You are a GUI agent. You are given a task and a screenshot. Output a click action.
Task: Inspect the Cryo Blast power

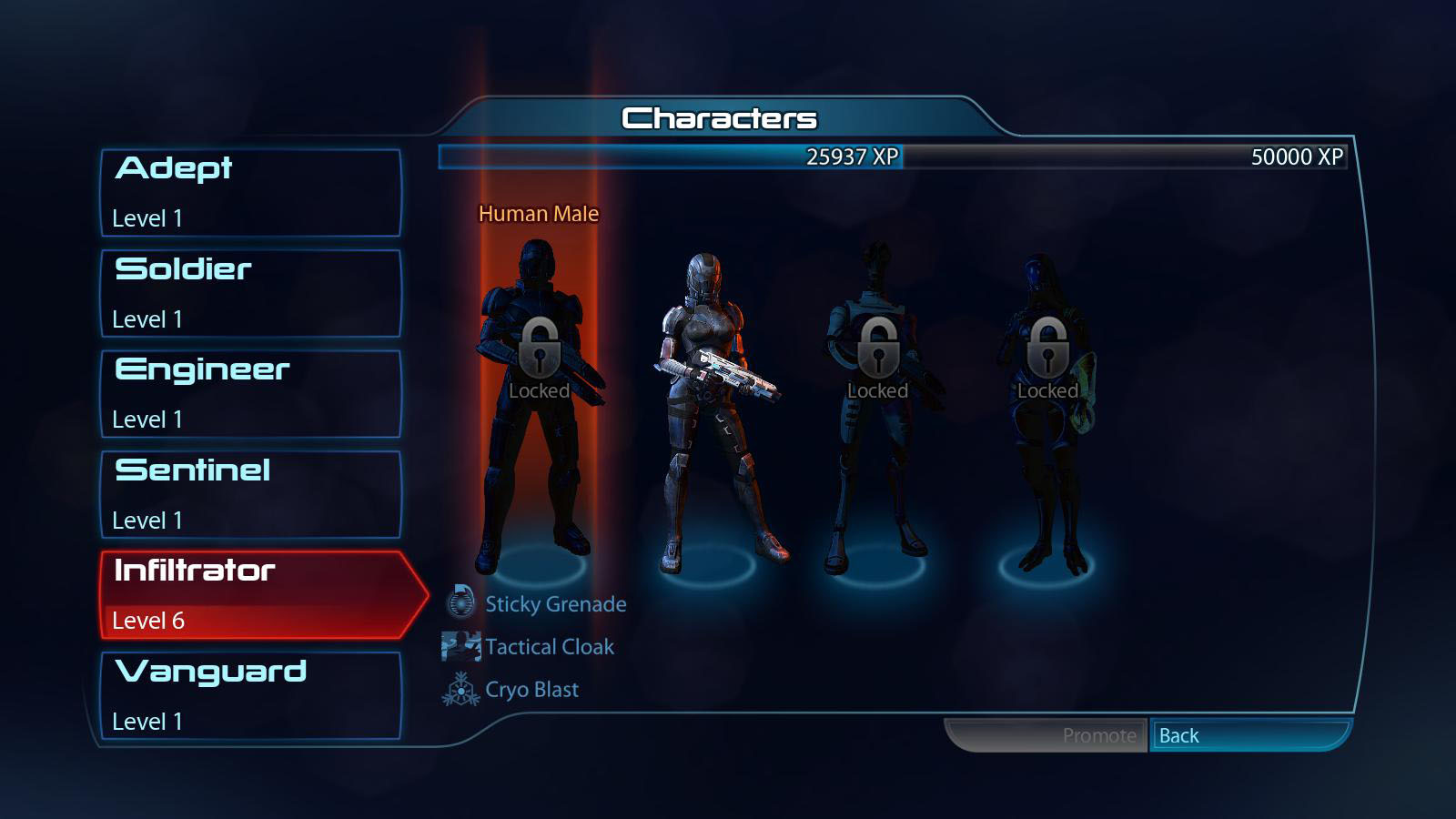pos(531,690)
